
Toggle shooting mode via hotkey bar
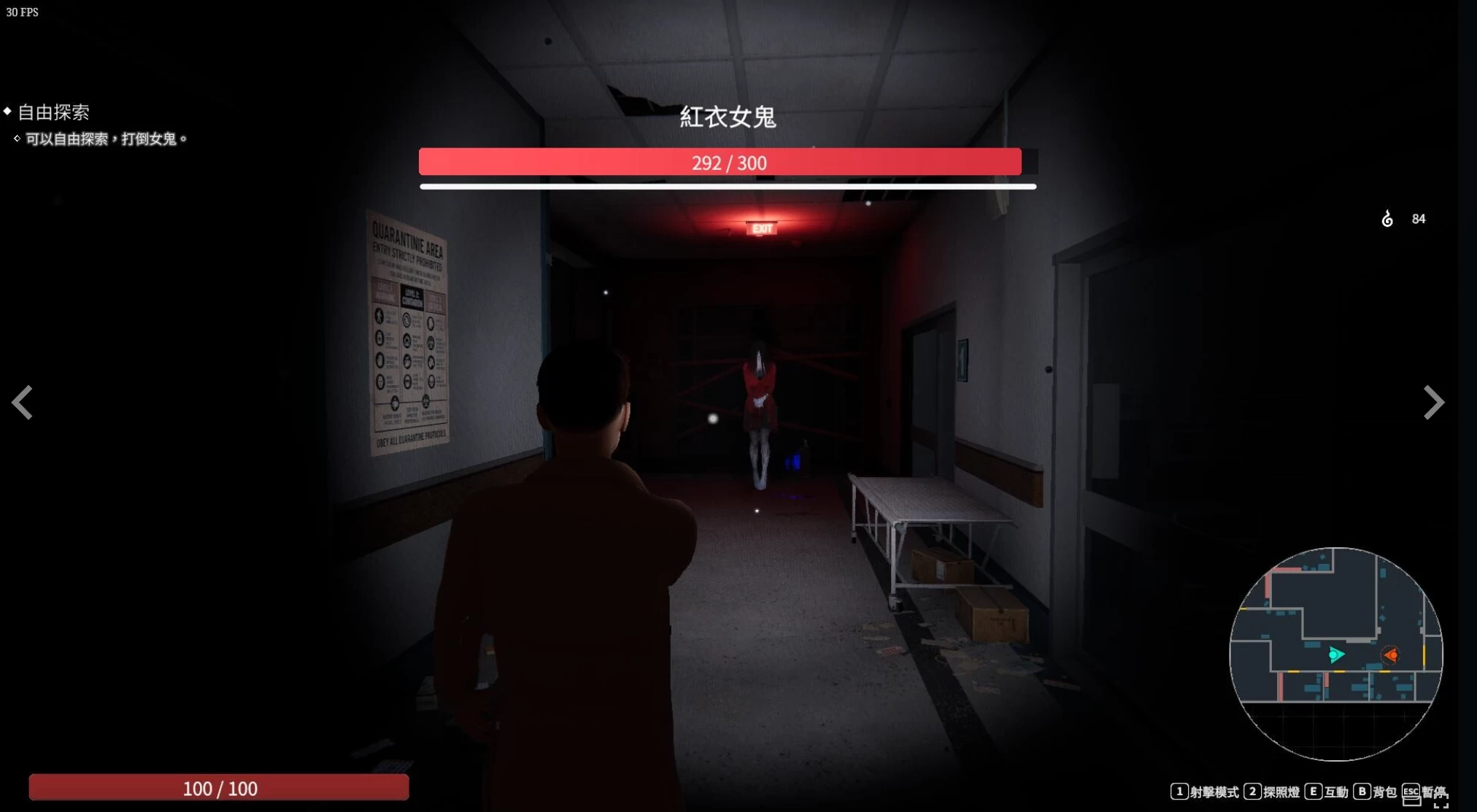1179,791
